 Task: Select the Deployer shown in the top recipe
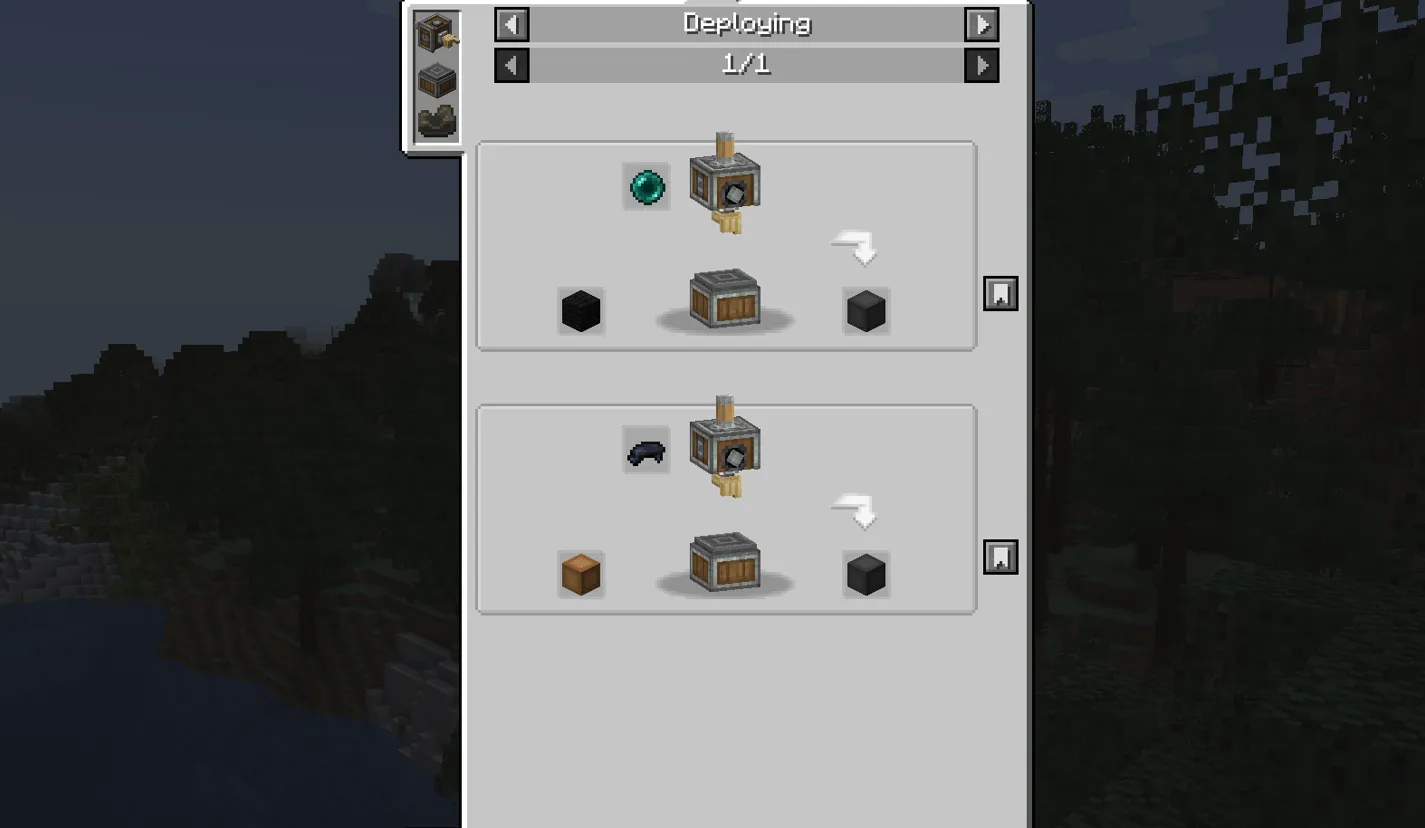[725, 185]
